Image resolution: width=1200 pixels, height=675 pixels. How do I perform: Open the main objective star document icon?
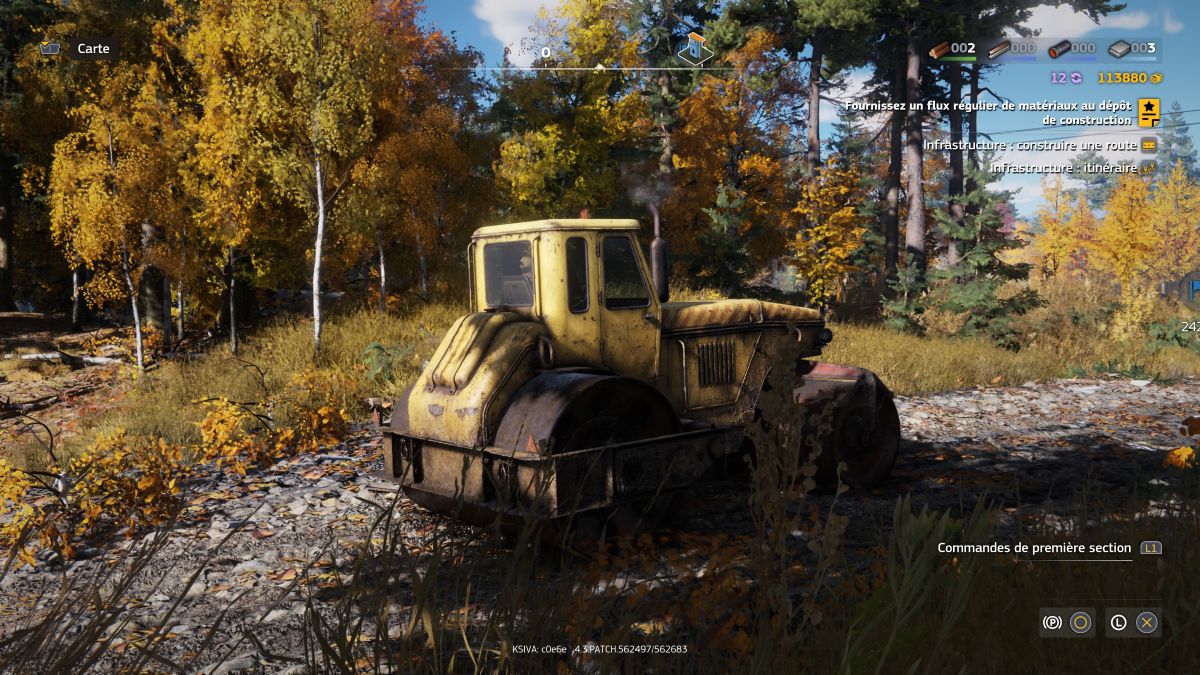[x=1149, y=112]
